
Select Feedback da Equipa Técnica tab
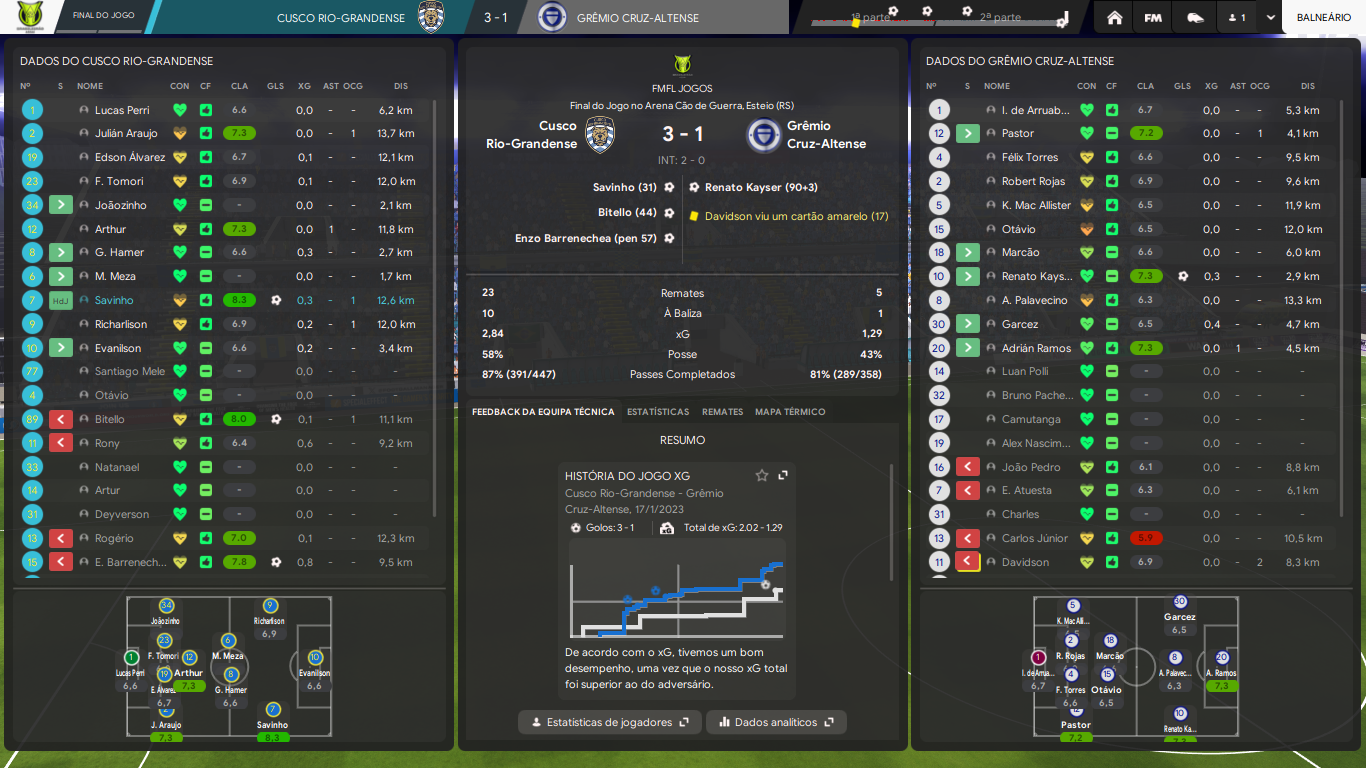point(543,412)
